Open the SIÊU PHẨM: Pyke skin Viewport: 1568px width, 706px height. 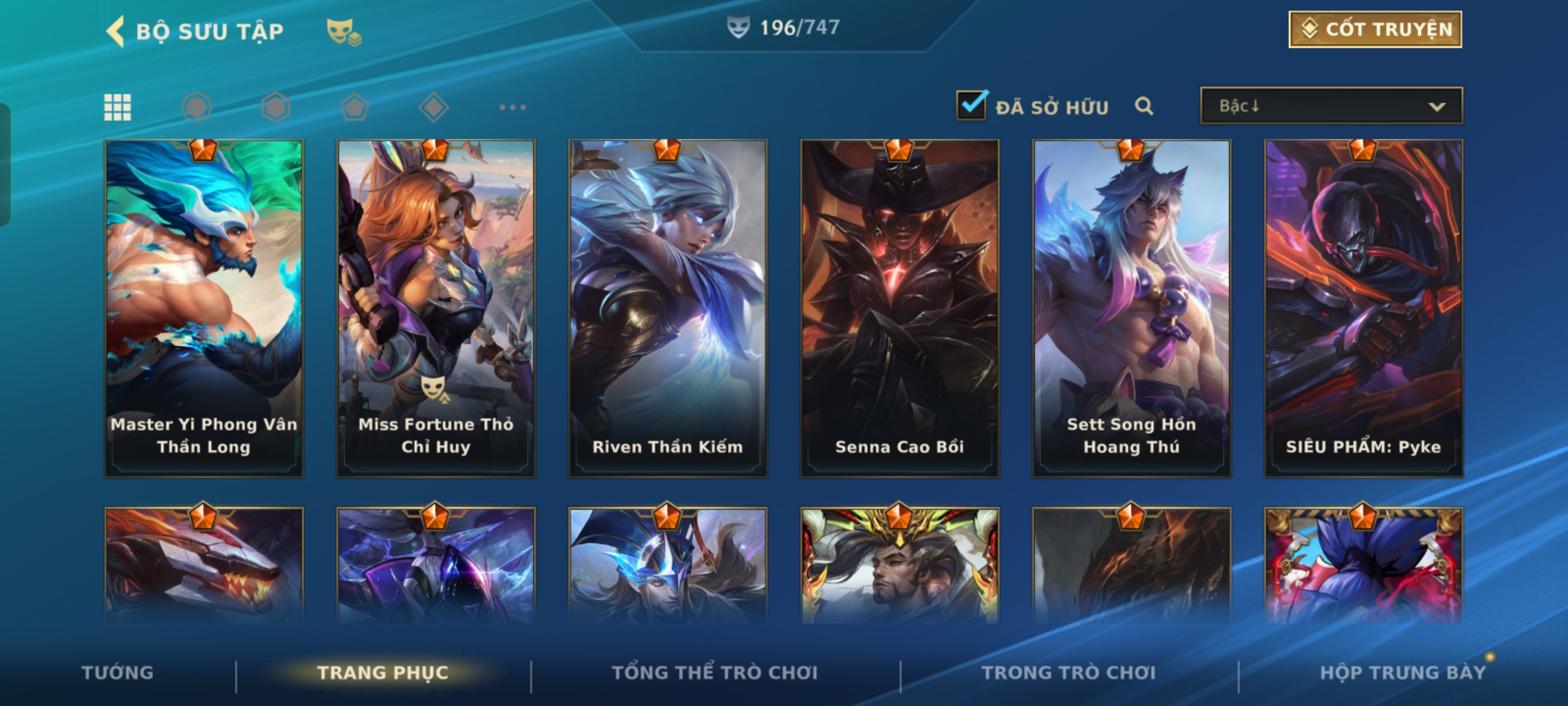(1364, 307)
